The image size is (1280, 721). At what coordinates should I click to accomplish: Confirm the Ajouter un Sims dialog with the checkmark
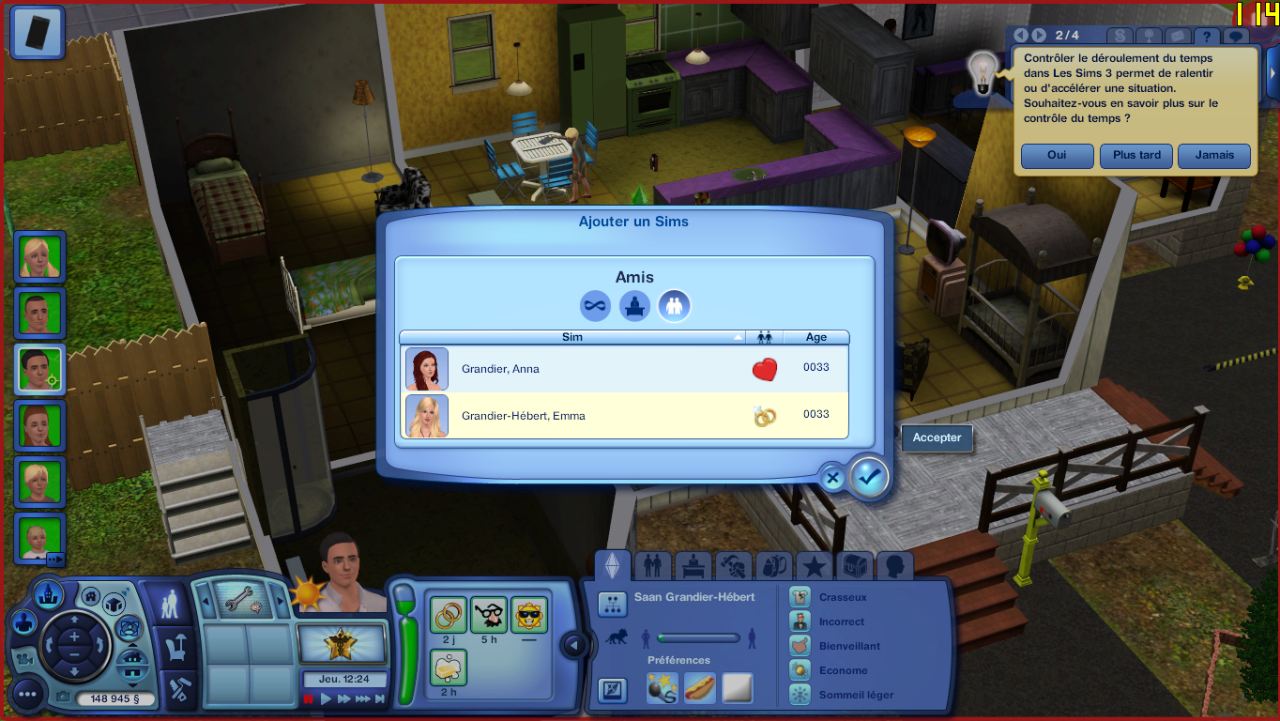pos(869,478)
